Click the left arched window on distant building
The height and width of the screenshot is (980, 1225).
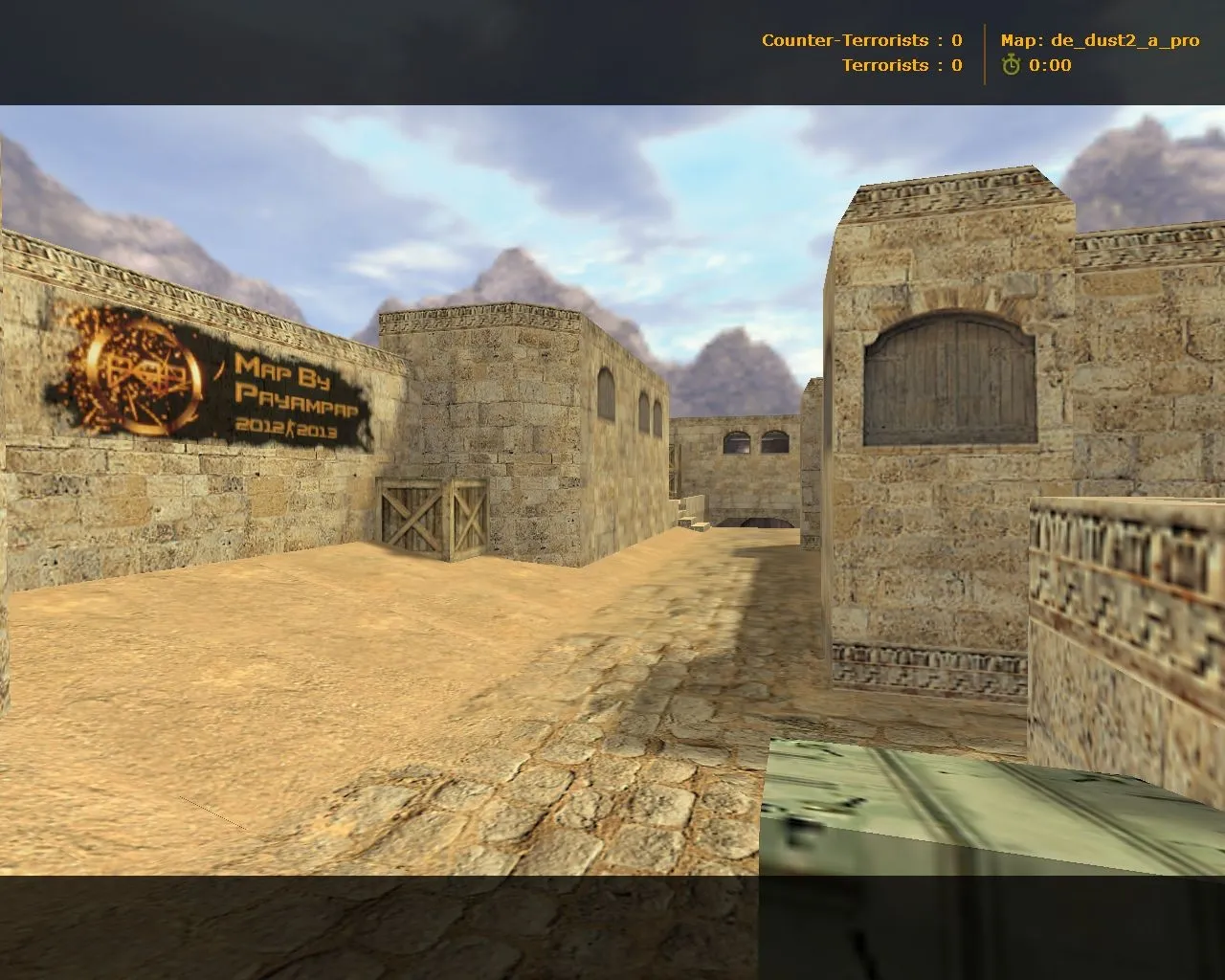tap(739, 443)
